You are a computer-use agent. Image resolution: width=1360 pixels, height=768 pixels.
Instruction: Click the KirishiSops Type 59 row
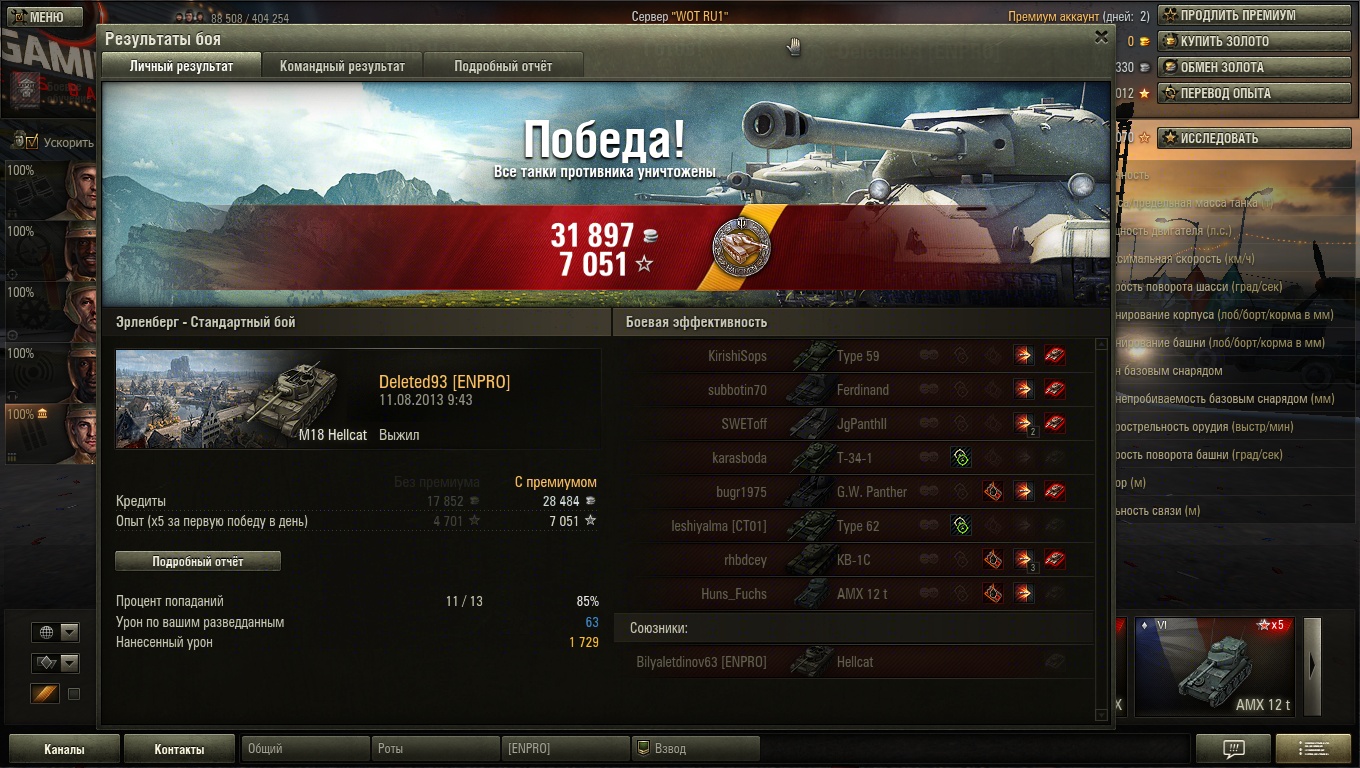click(x=850, y=356)
